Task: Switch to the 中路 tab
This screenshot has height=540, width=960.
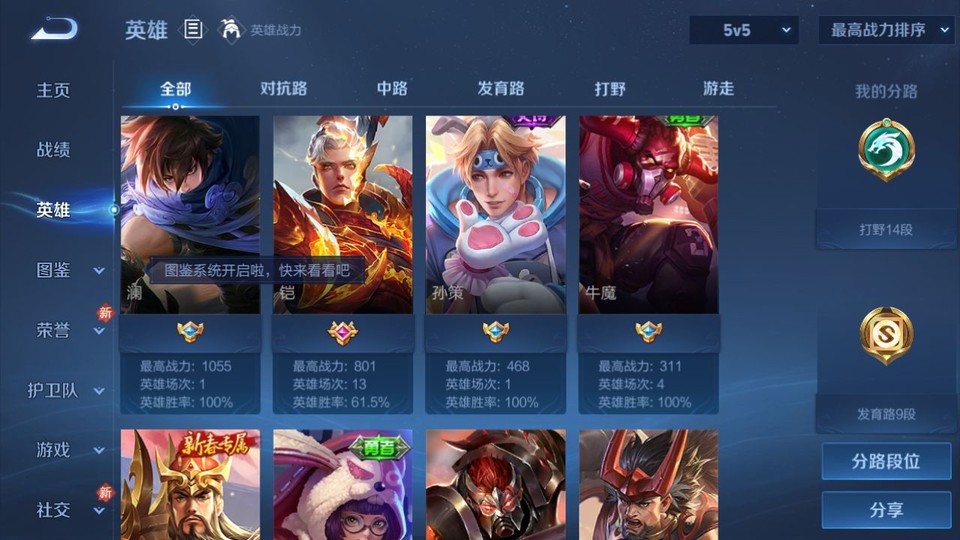Action: [392, 89]
